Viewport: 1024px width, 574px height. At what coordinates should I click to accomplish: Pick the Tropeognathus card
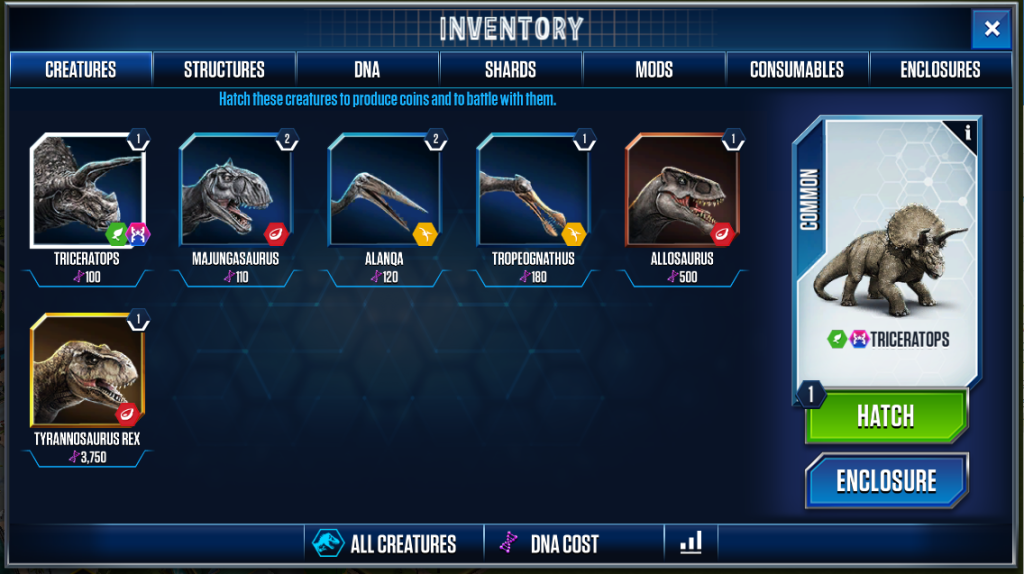[x=533, y=193]
